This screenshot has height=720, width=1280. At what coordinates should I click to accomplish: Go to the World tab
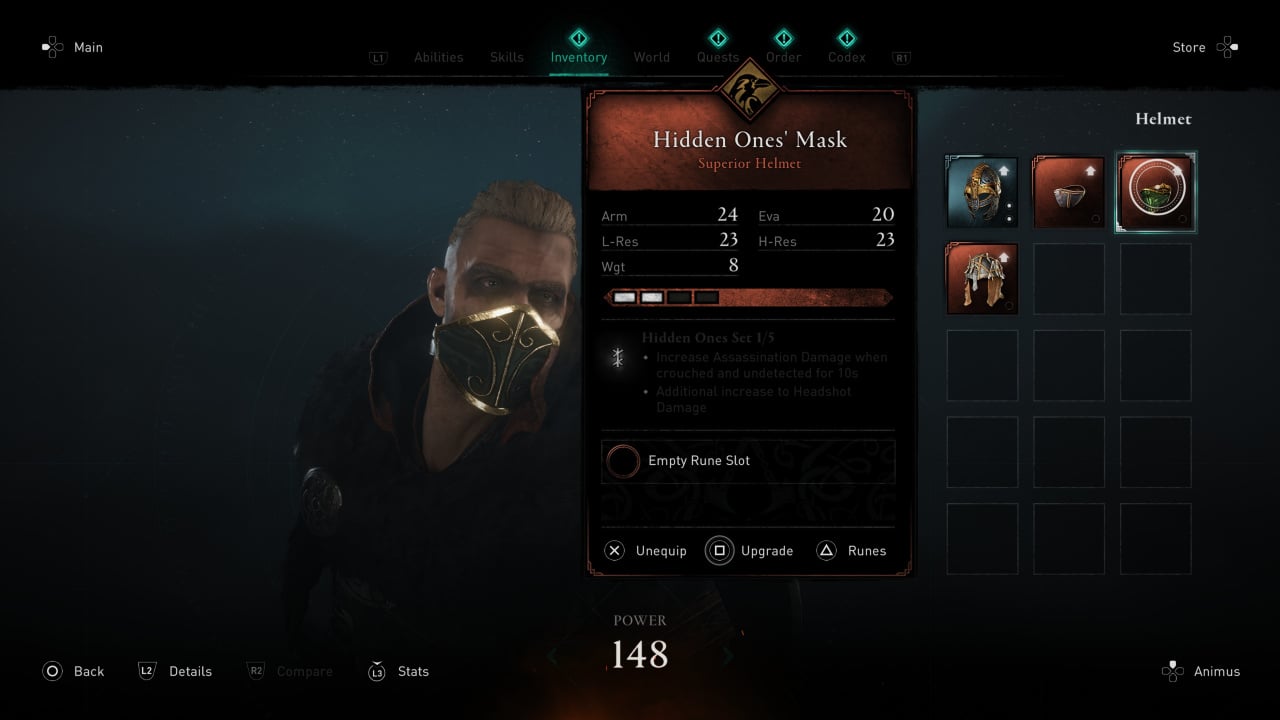point(651,57)
